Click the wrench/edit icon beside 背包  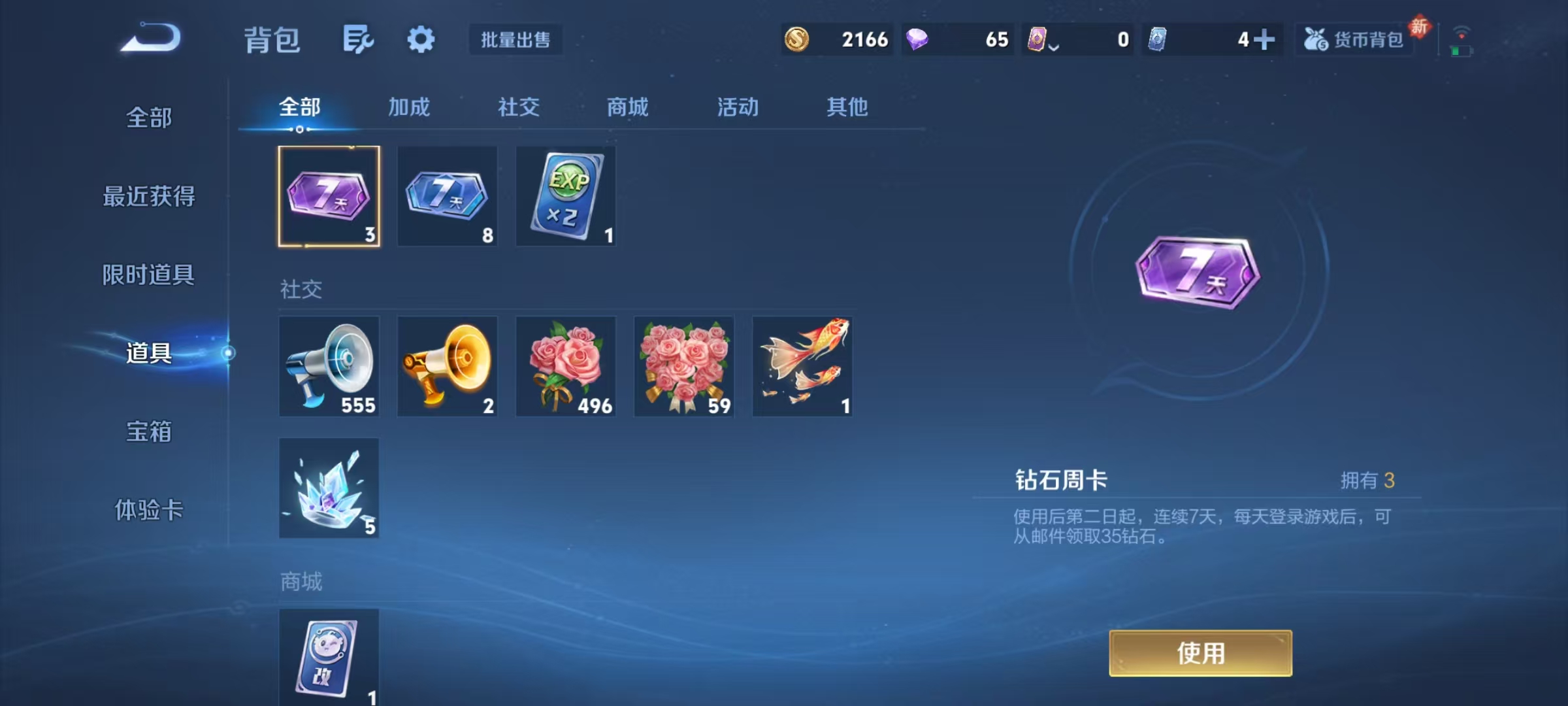click(357, 39)
